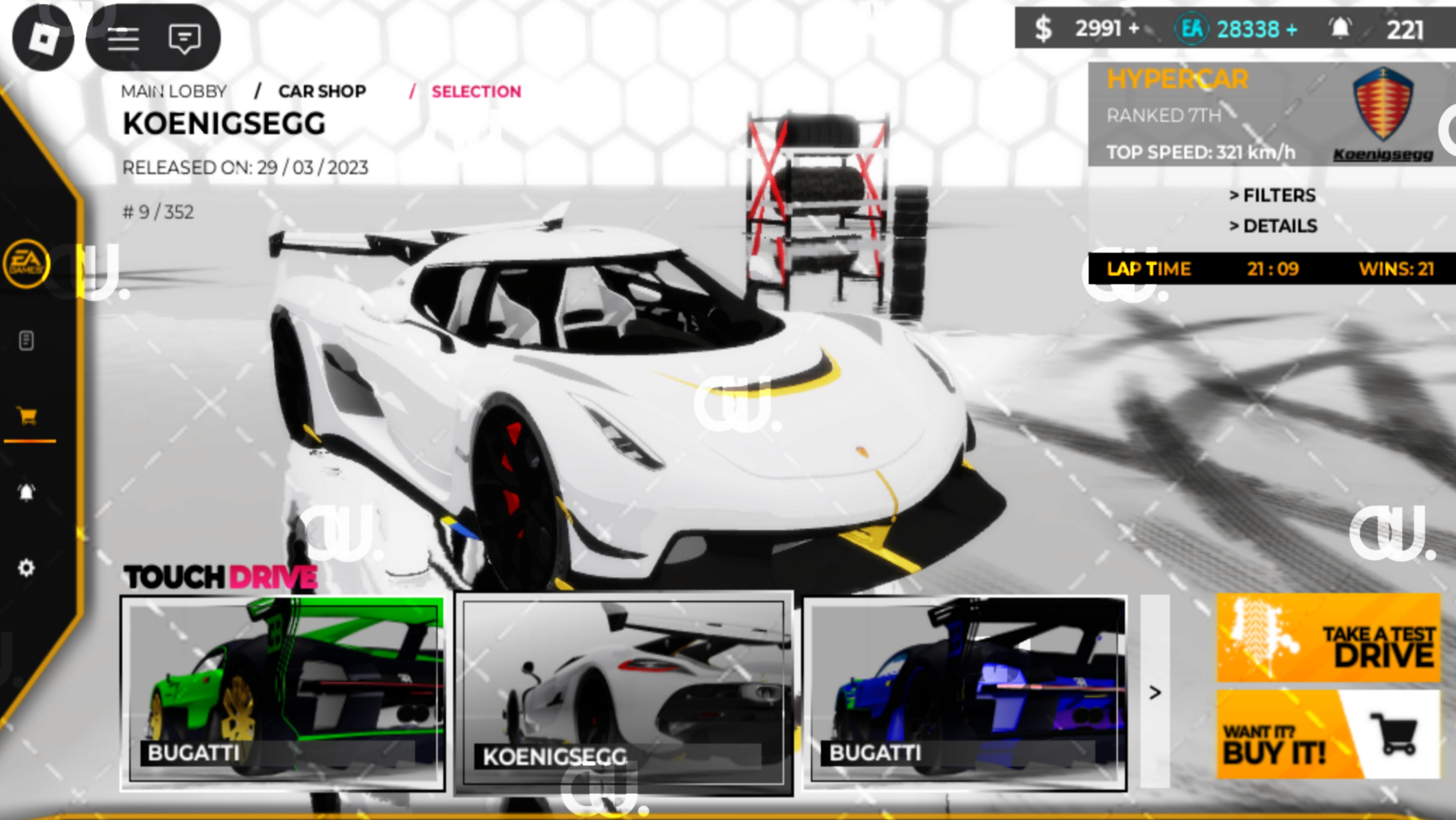
Task: Open the Roblox chat window
Action: [x=184, y=38]
